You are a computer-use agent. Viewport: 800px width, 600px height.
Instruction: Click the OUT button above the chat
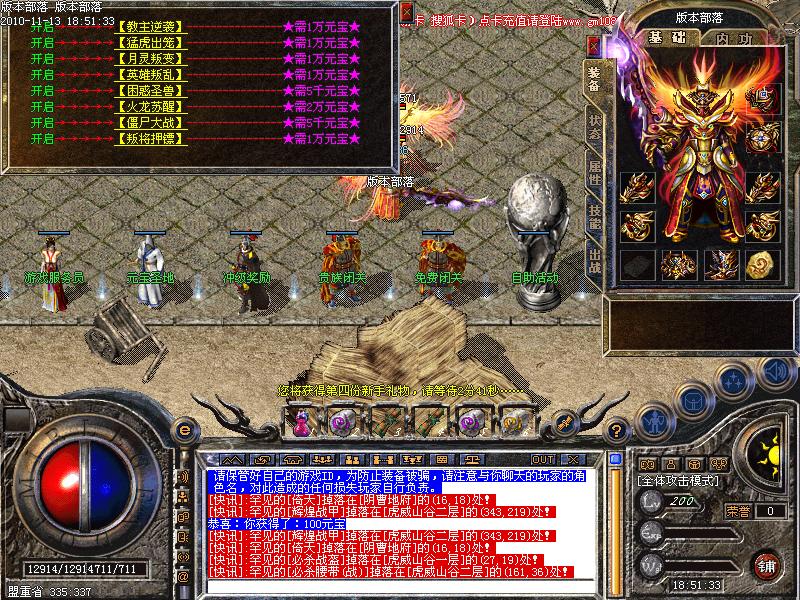pyautogui.click(x=543, y=459)
